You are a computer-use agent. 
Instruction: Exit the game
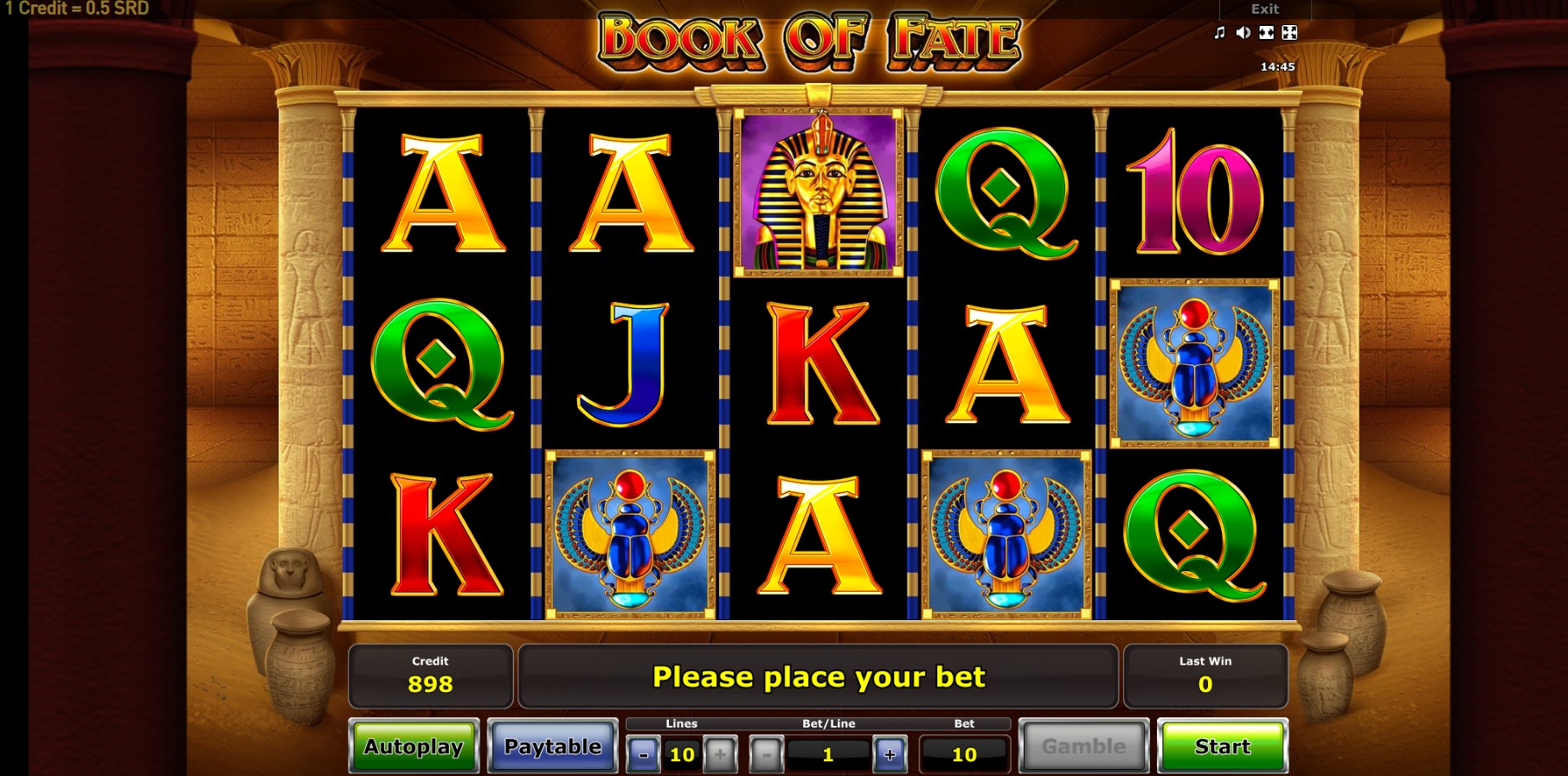[x=1264, y=10]
